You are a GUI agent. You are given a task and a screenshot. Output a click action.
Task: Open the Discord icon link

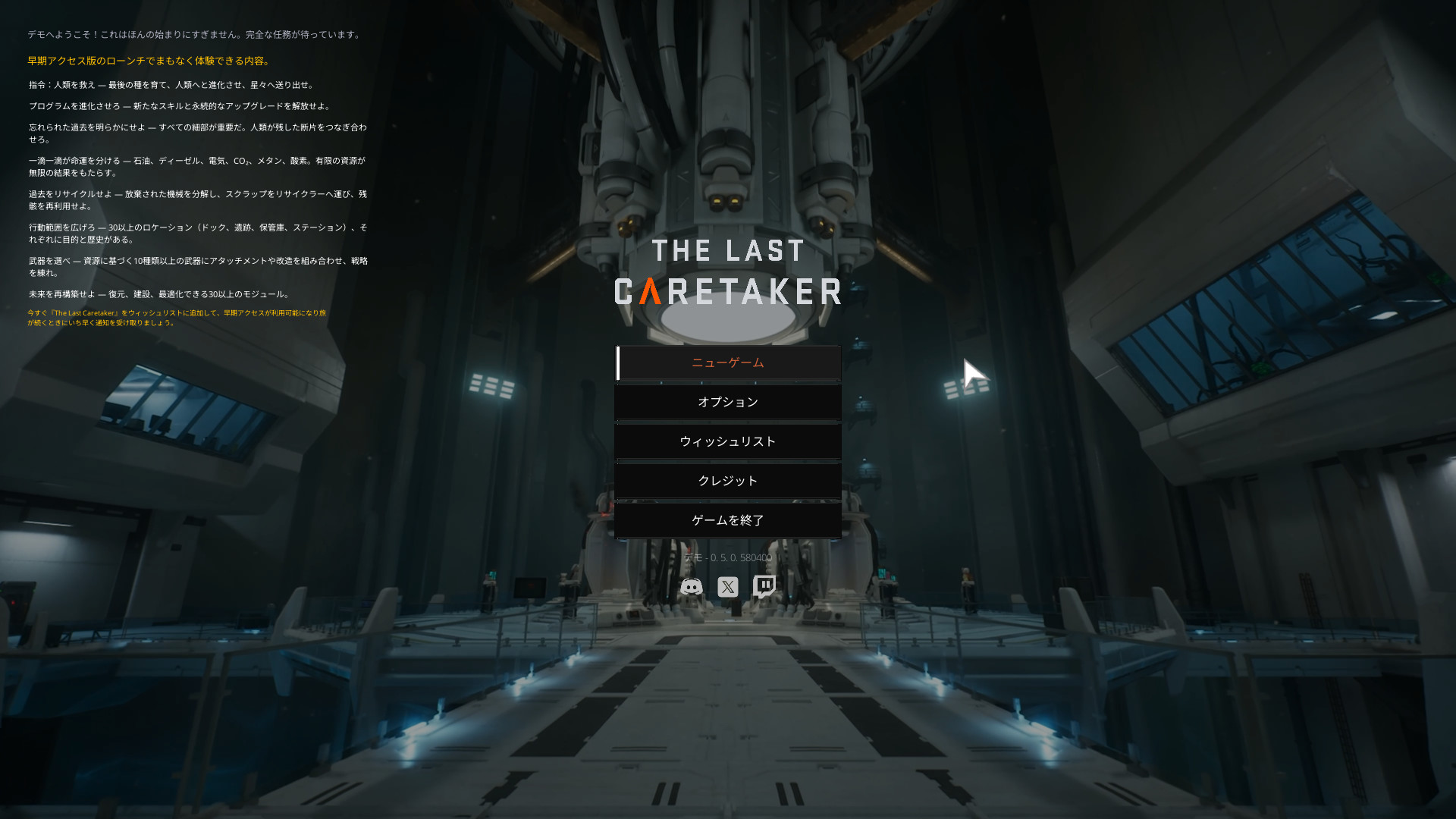tap(691, 587)
